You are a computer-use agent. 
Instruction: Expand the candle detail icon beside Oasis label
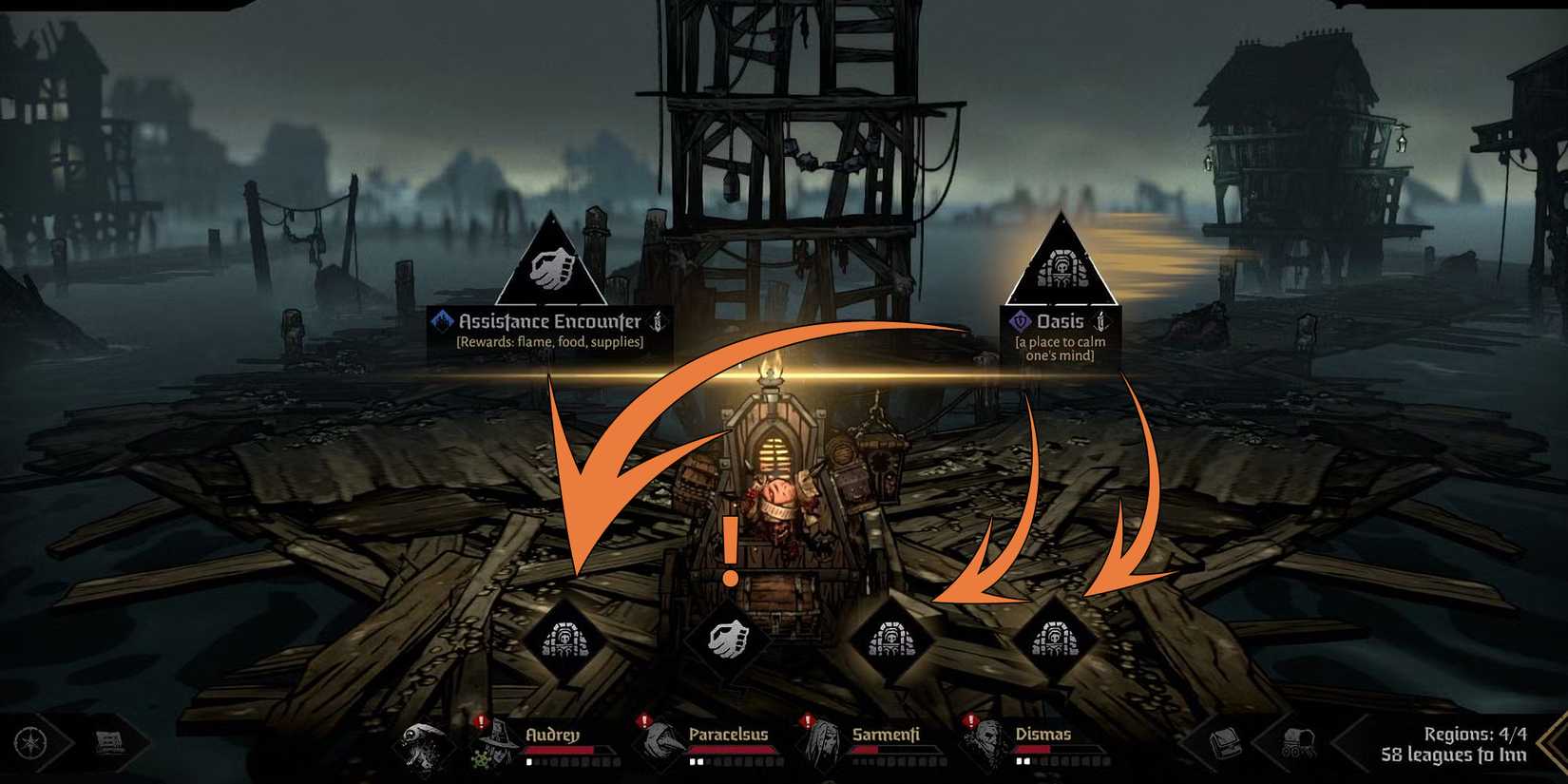1102,322
